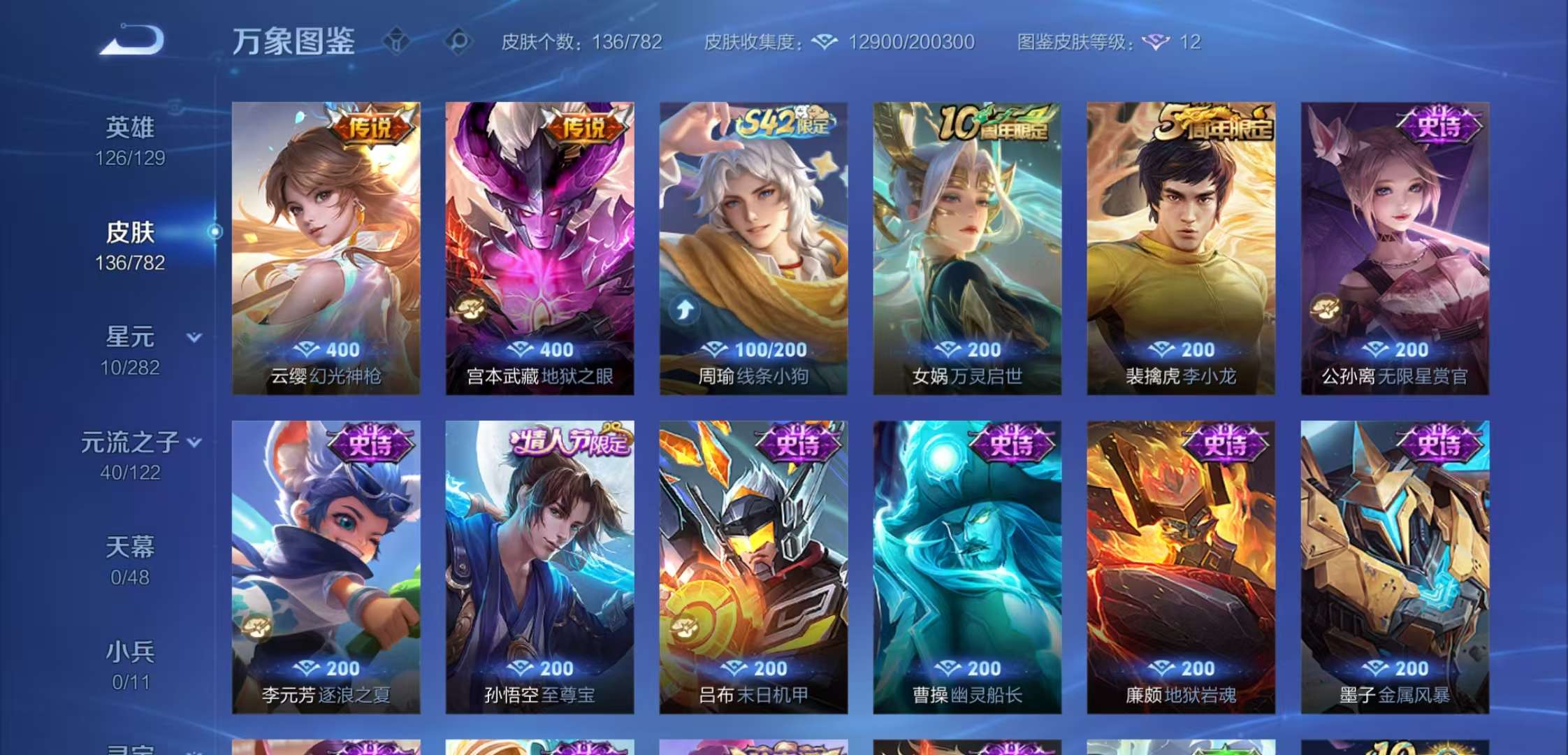Viewport: 1568px width, 755px height.
Task: Open the filter icon beside 万象图鉴 title
Action: 396,42
